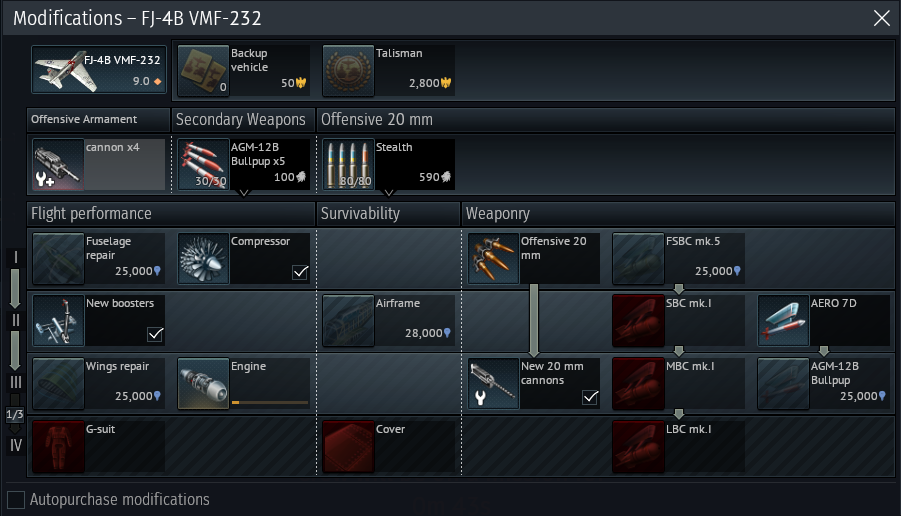Click the New 20 mm cannons modification
This screenshot has width=901, height=516.
533,382
